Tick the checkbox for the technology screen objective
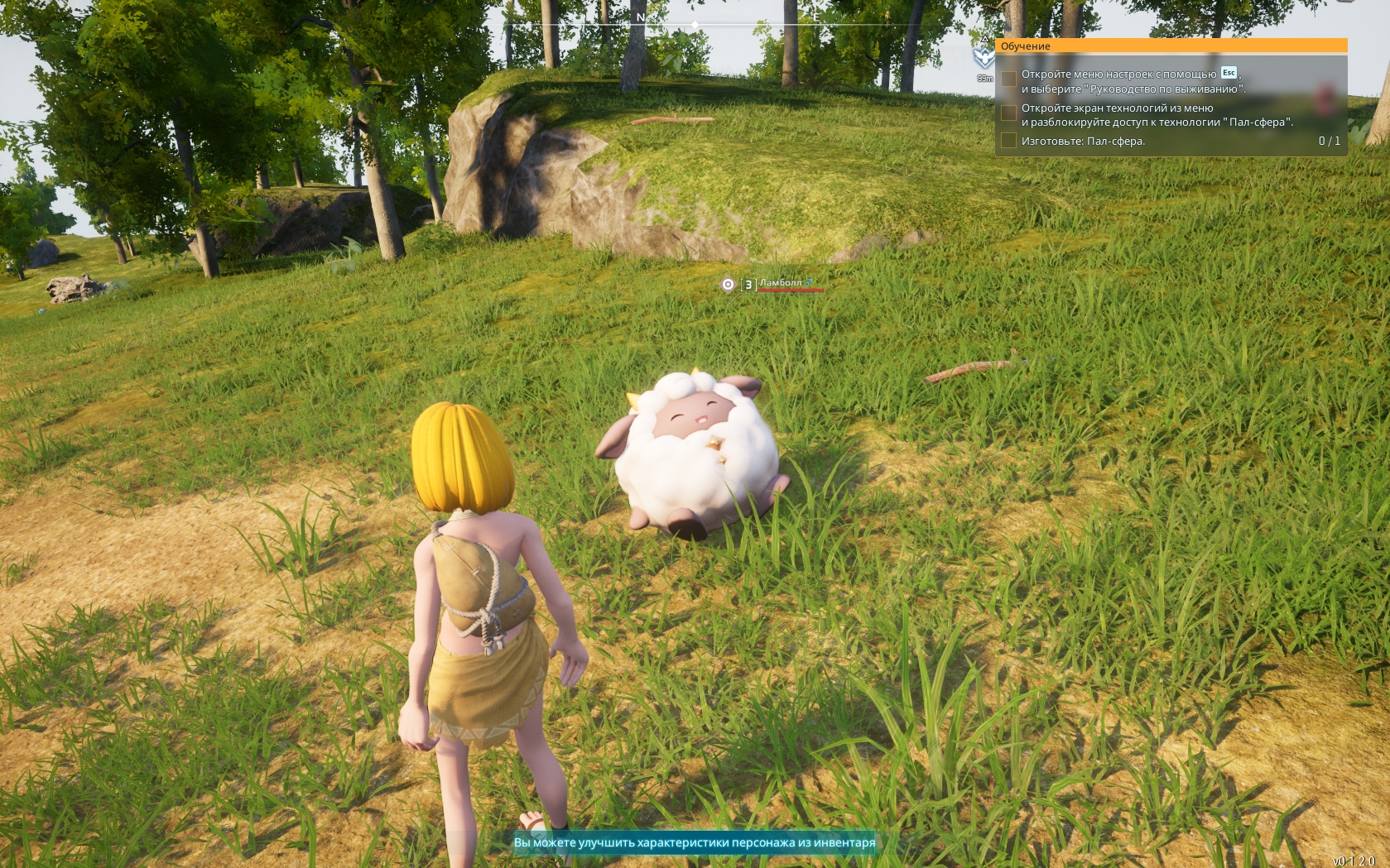Screen dimensions: 1390x868 [1008, 113]
